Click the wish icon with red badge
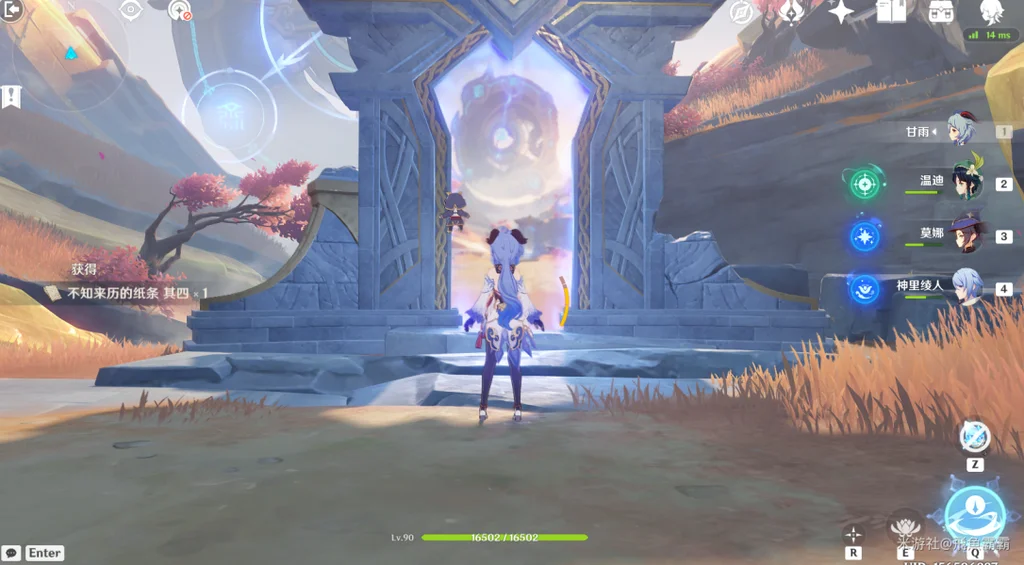This screenshot has width=1024, height=565. (180, 10)
